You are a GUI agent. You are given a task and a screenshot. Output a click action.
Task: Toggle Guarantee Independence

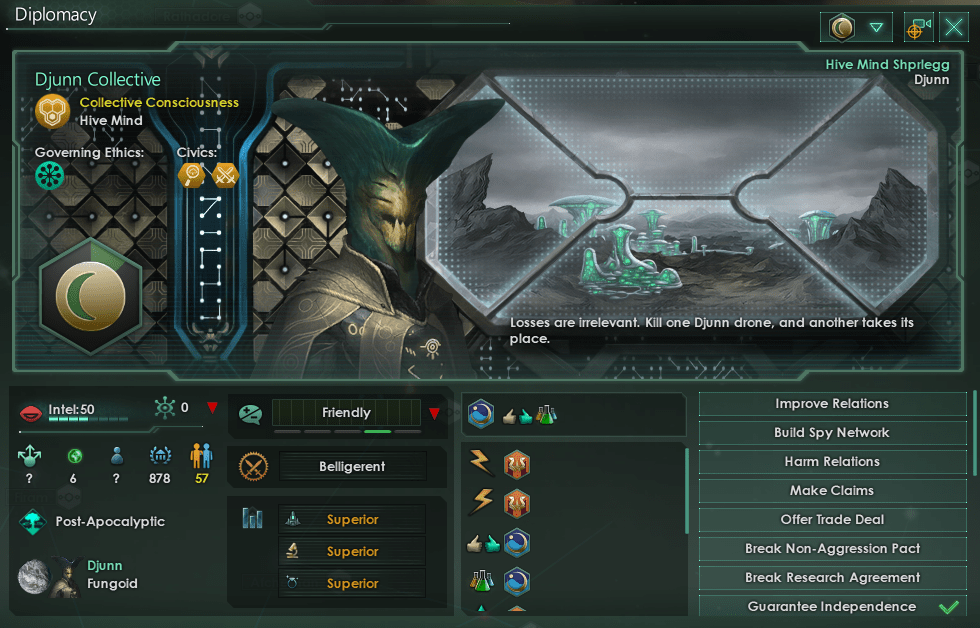coord(832,607)
